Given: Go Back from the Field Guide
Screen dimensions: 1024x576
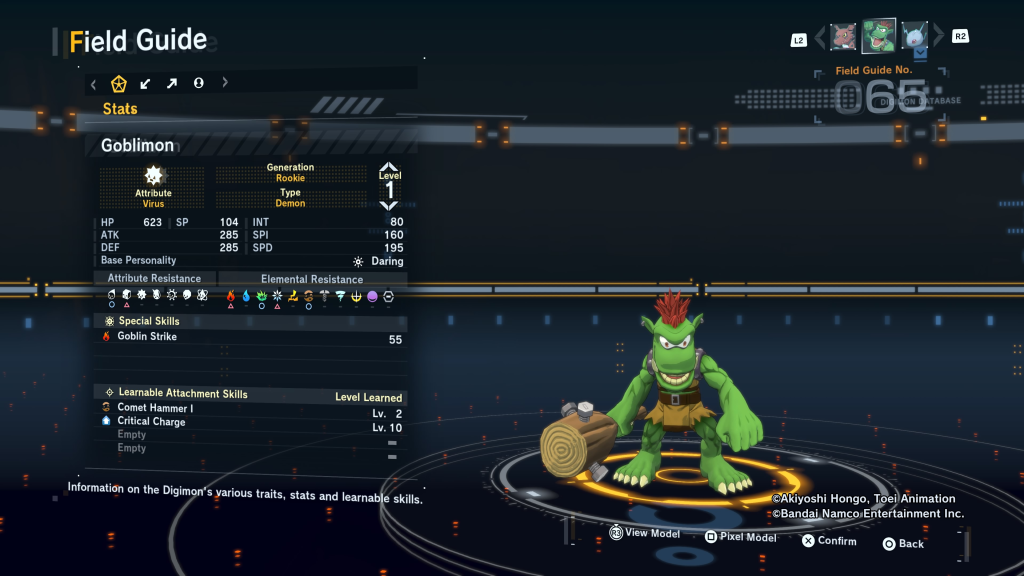Looking at the screenshot, I should 903,544.
